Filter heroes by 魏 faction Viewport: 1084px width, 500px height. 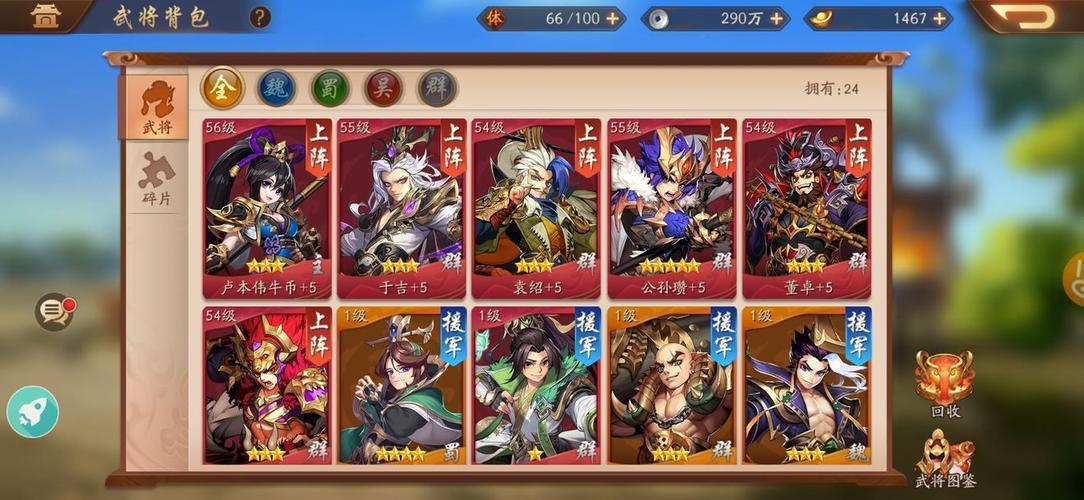click(x=277, y=88)
